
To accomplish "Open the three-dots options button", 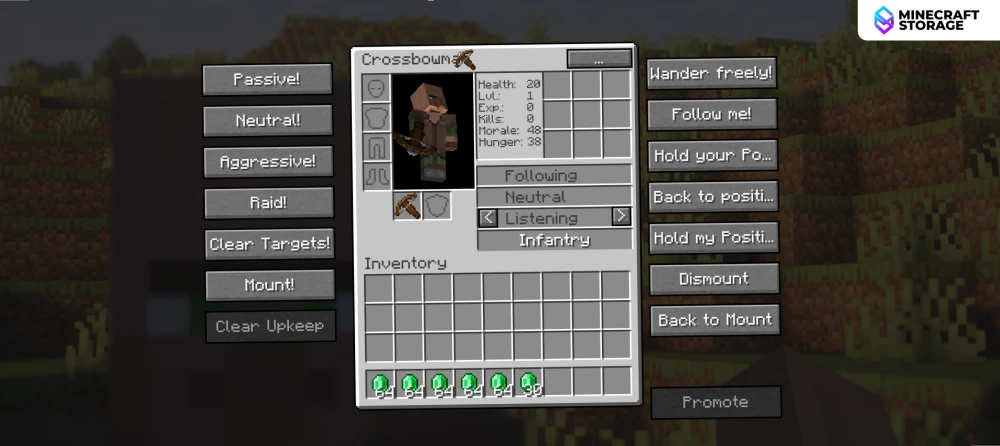I will (598, 59).
